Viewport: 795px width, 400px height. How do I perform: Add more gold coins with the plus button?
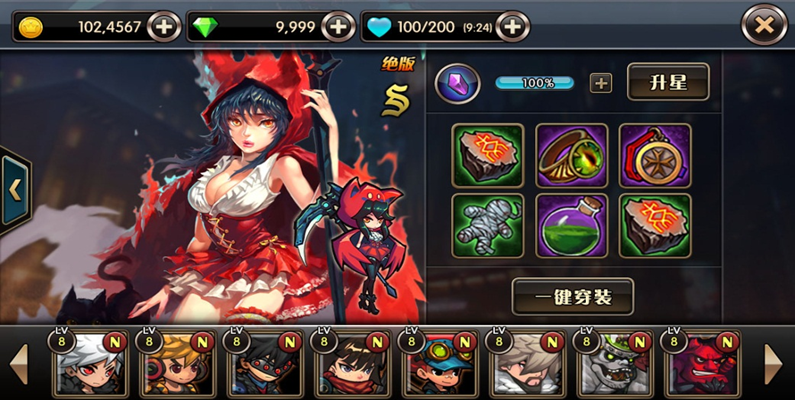[x=164, y=27]
